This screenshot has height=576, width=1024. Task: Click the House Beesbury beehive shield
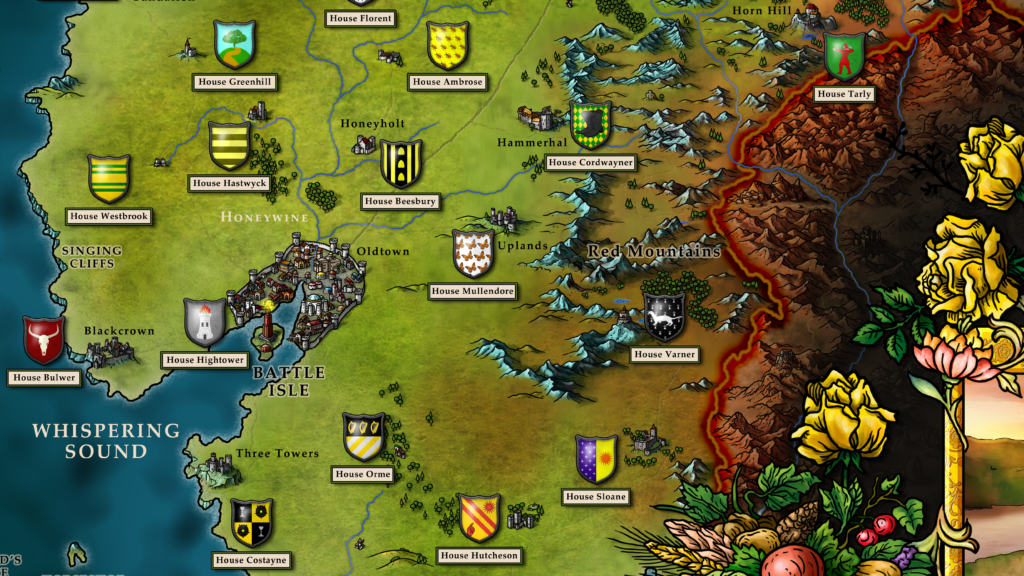(400, 163)
